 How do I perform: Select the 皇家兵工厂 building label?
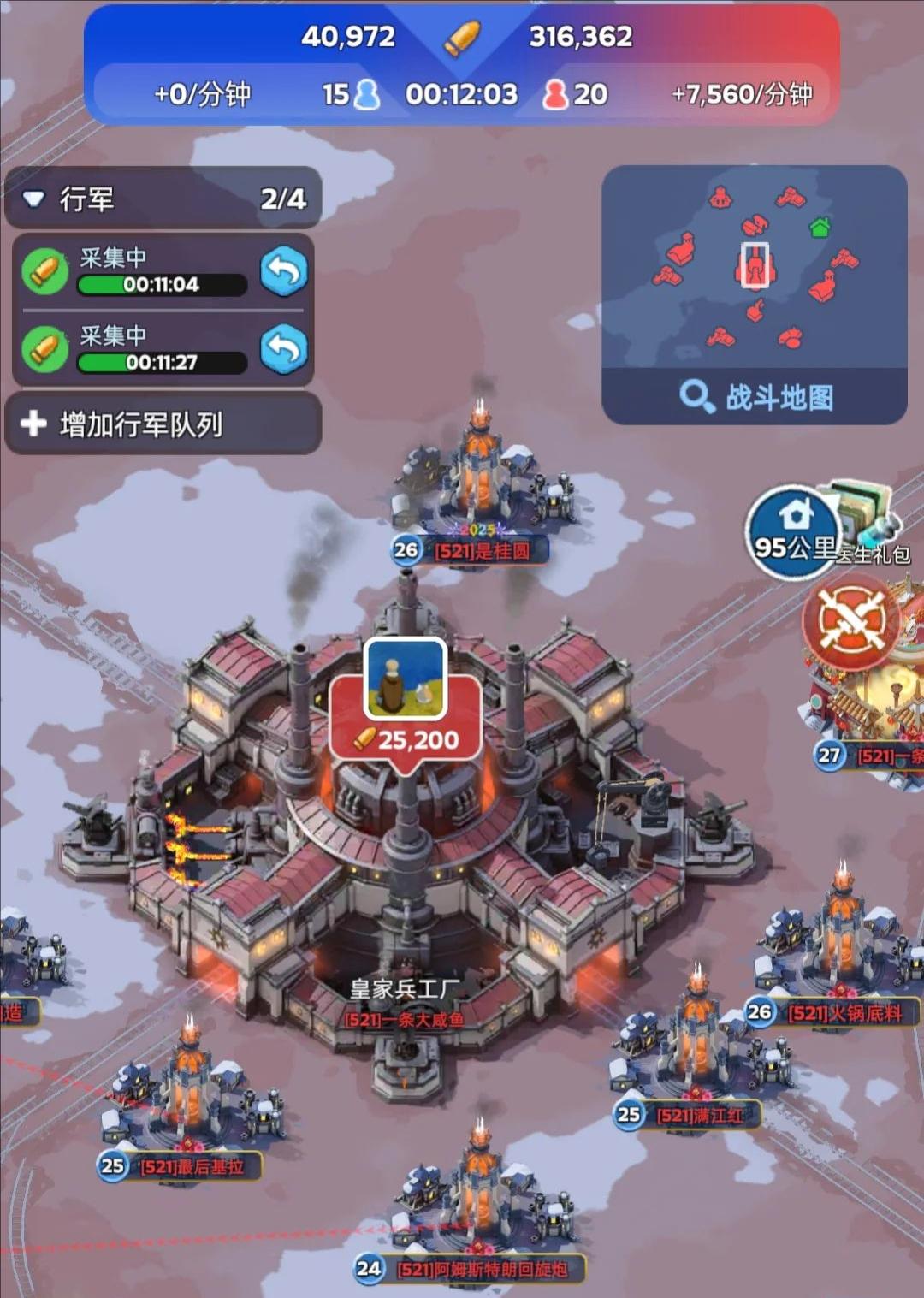405,989
